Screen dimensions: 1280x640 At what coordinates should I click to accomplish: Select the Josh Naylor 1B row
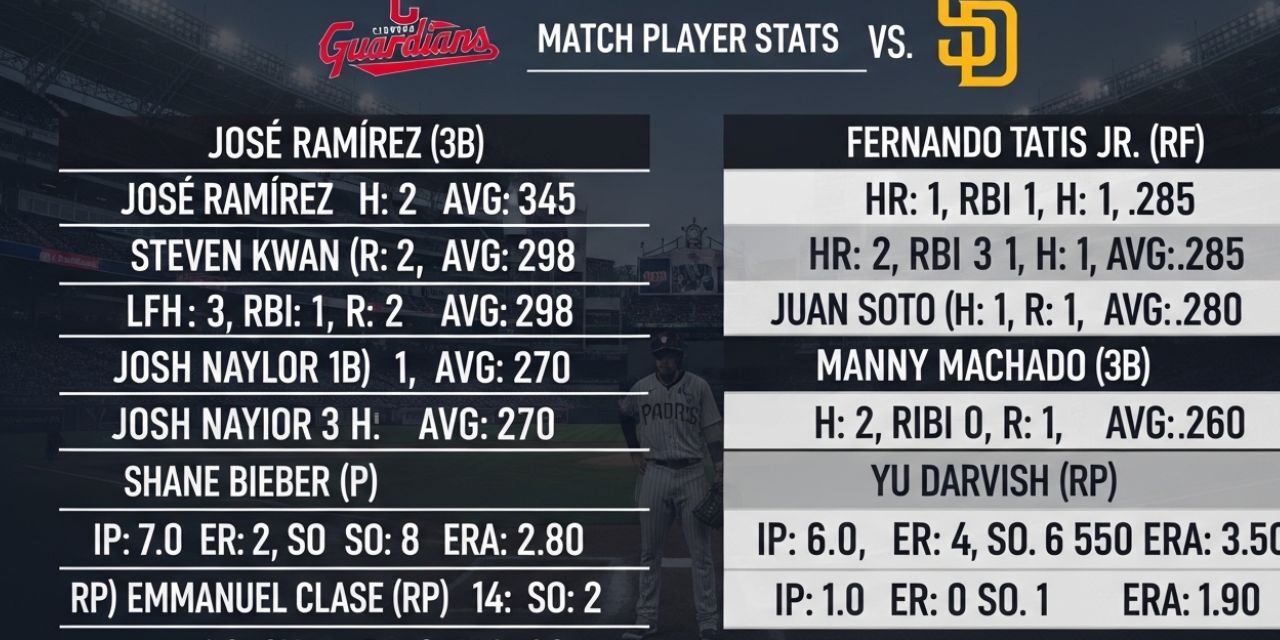click(341, 368)
